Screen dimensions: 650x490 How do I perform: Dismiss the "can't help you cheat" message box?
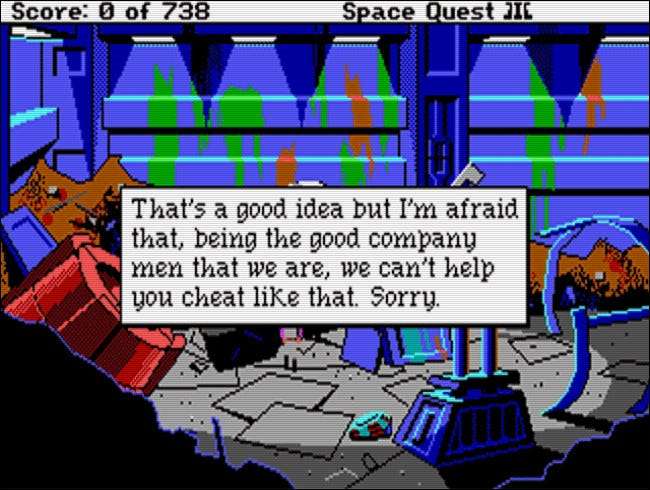point(323,253)
